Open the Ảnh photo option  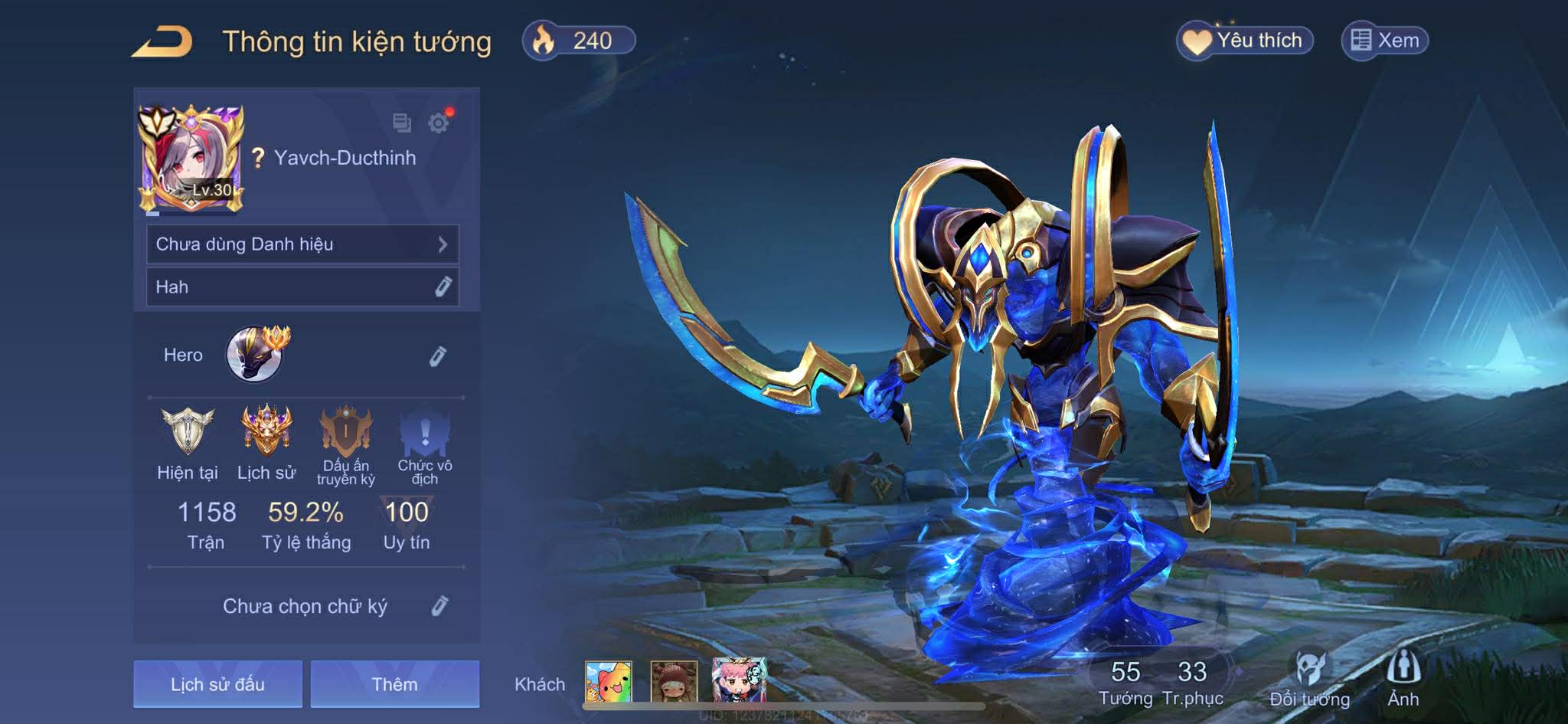click(x=1403, y=678)
